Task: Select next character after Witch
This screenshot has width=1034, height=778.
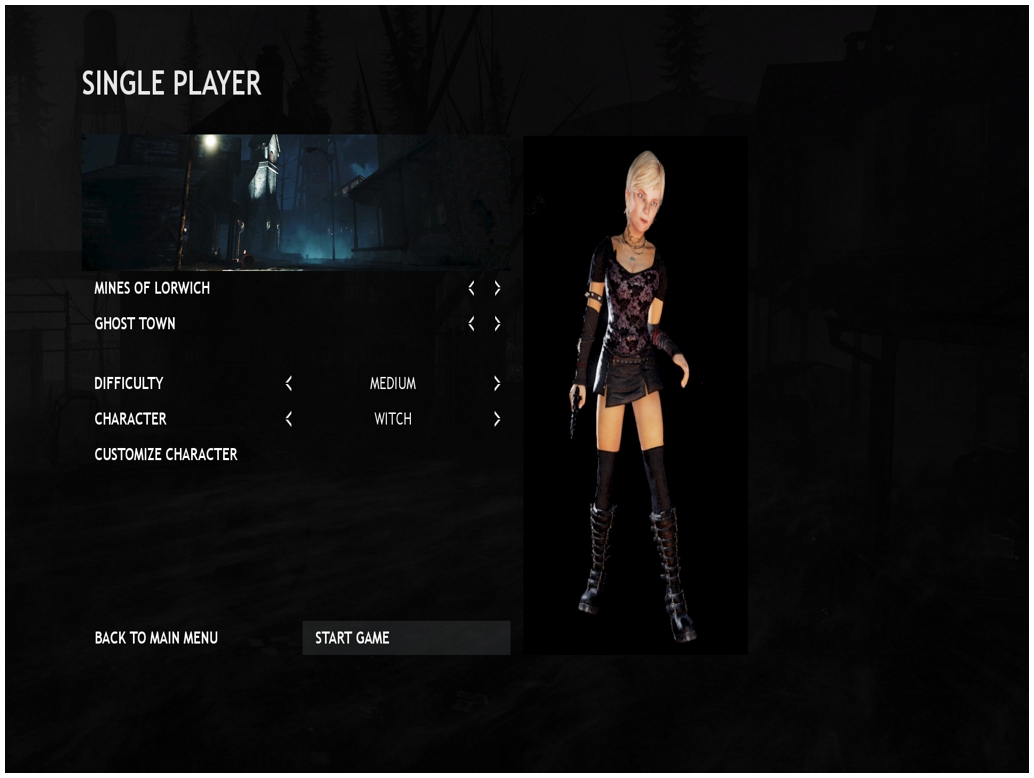Action: [497, 419]
